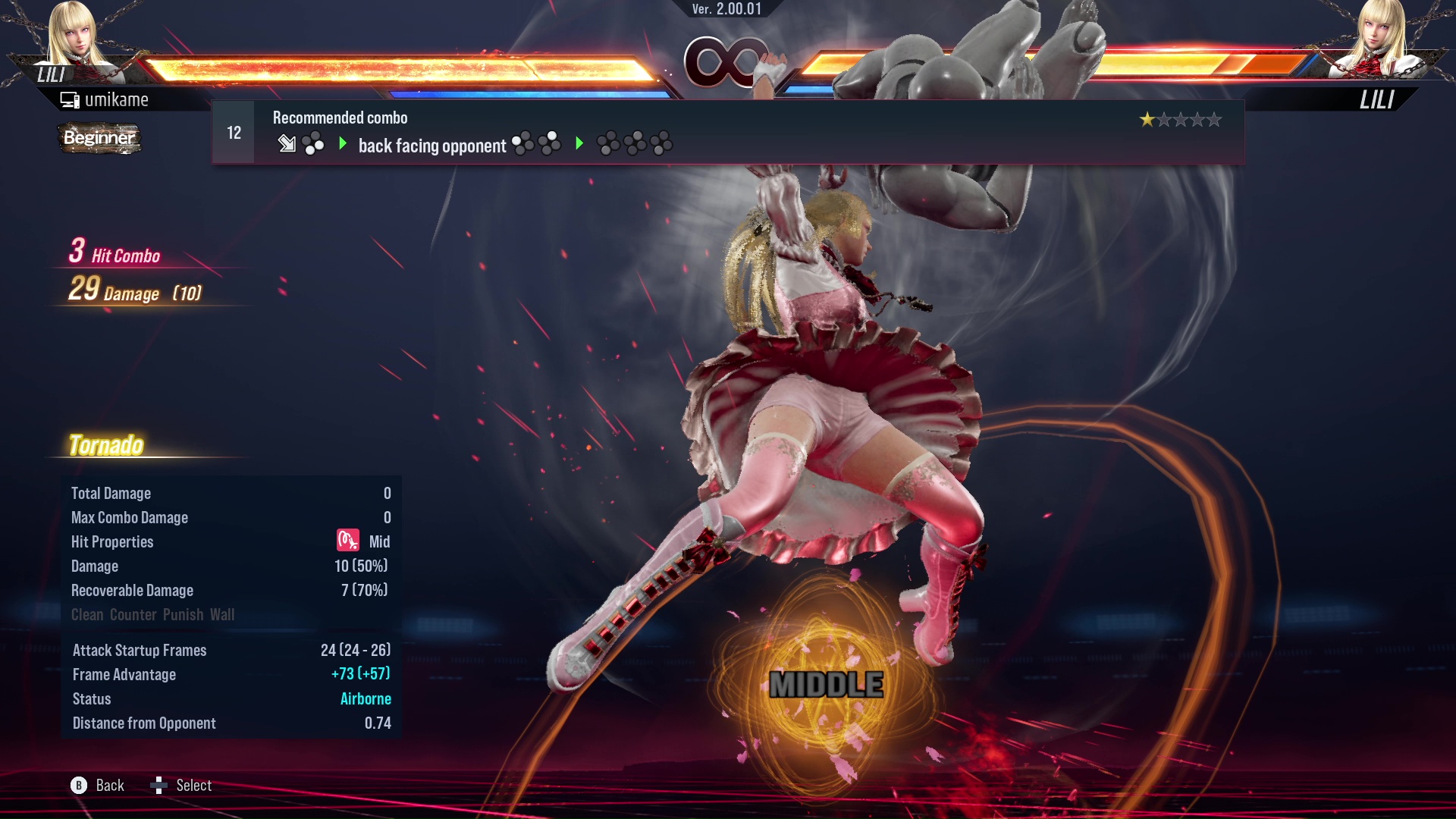Expand combo entry number 12
The height and width of the screenshot is (819, 1456).
pyautogui.click(x=233, y=132)
